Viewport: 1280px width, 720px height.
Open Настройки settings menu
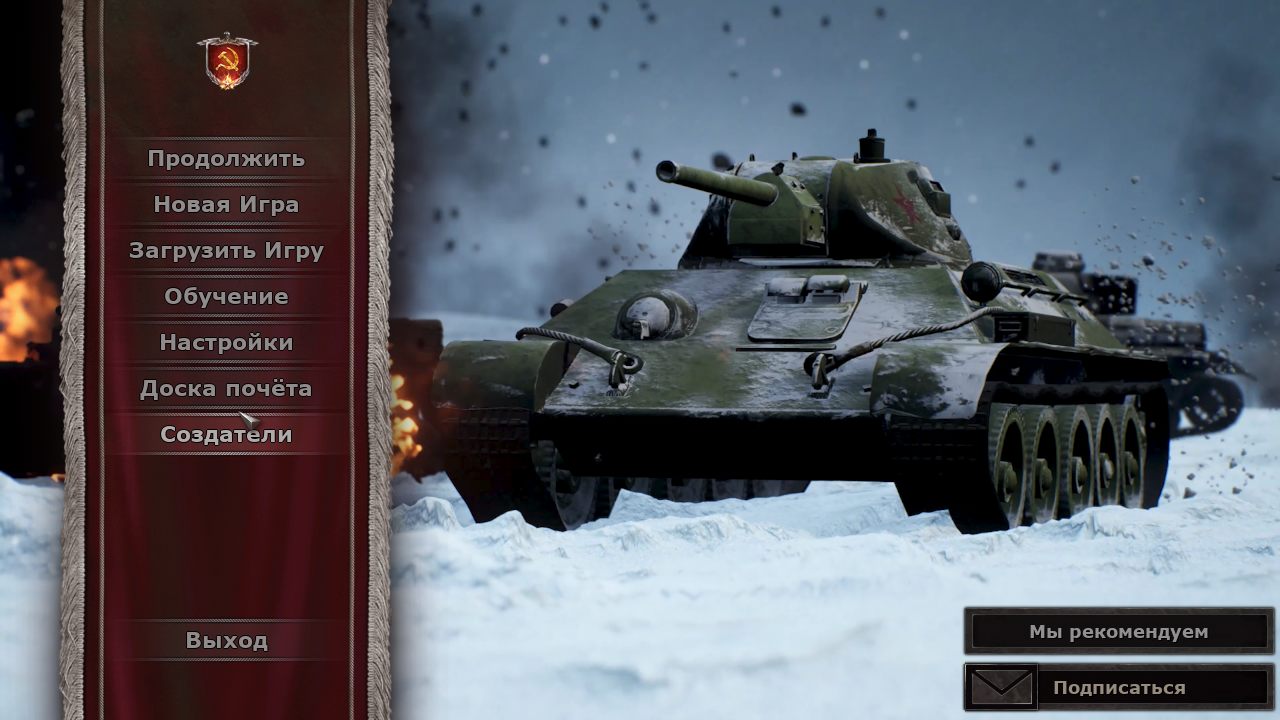click(226, 343)
